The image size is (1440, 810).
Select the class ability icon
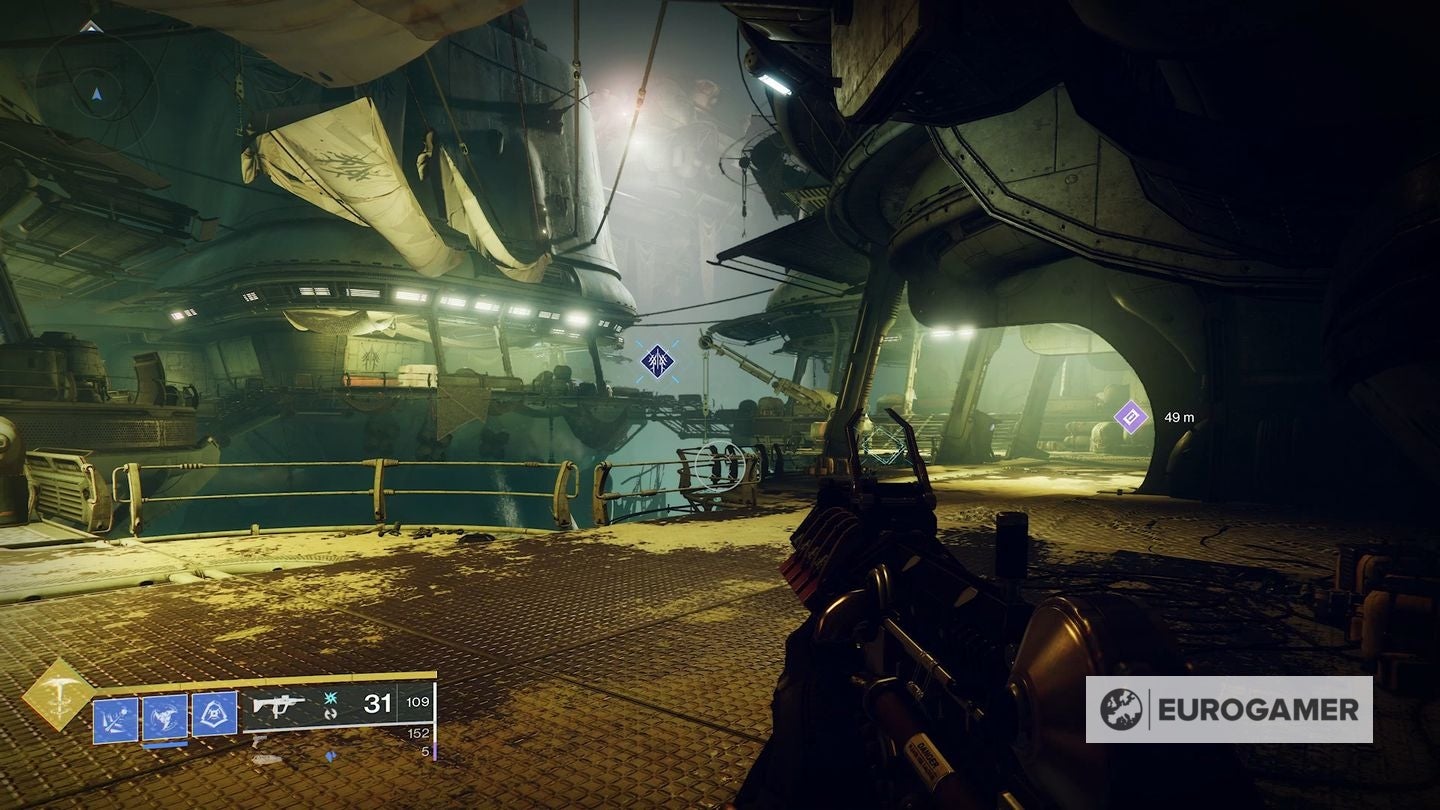214,713
